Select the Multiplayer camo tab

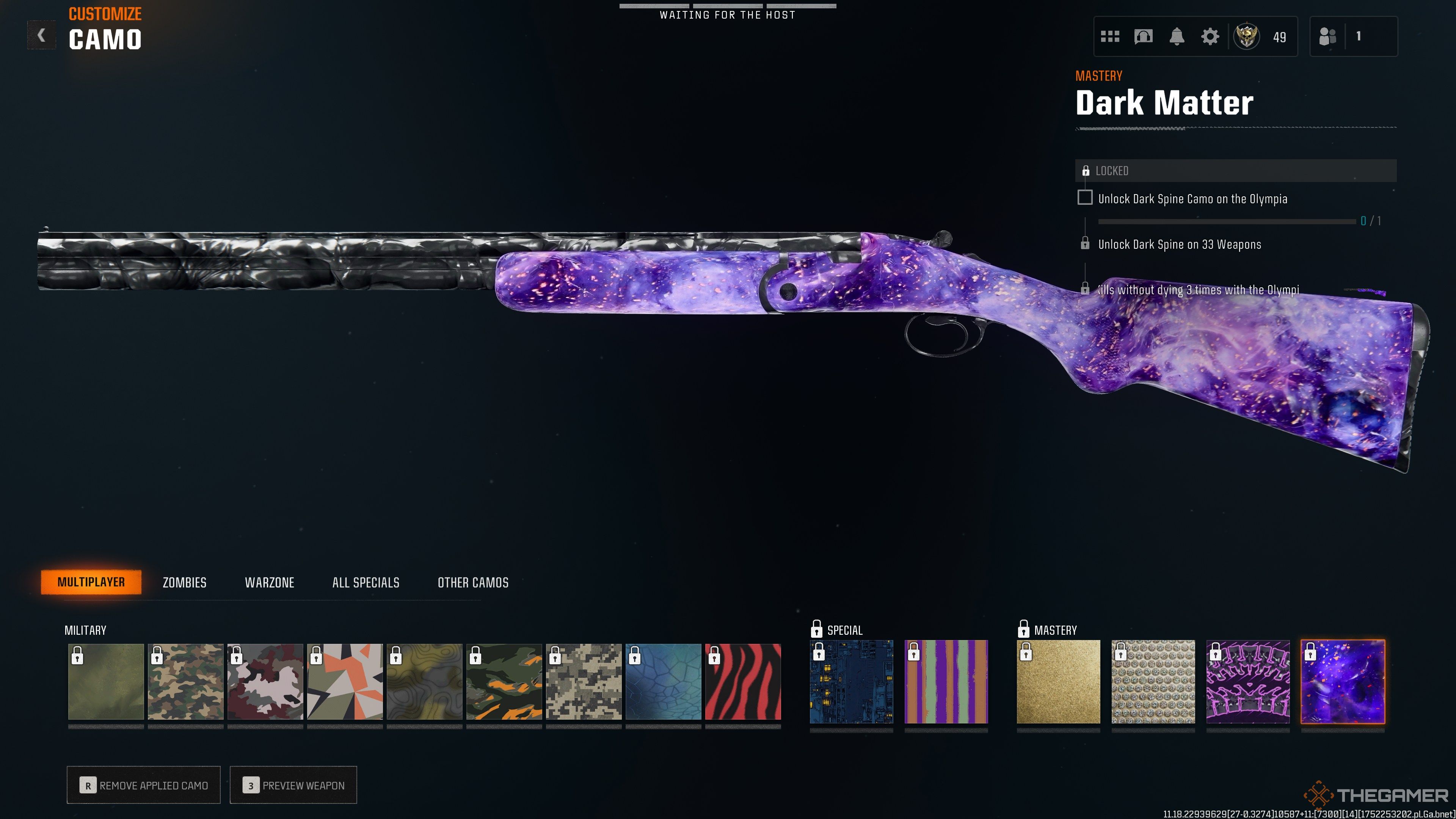pyautogui.click(x=91, y=582)
